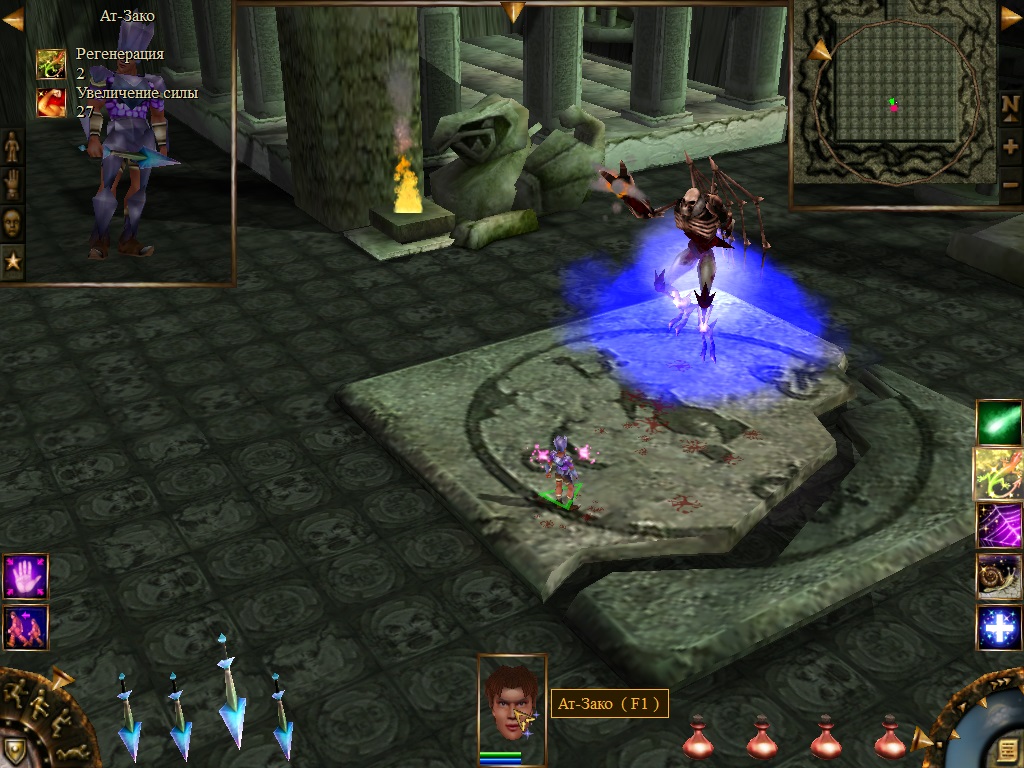
Task: Cast the snail slow spell
Action: click(x=999, y=576)
